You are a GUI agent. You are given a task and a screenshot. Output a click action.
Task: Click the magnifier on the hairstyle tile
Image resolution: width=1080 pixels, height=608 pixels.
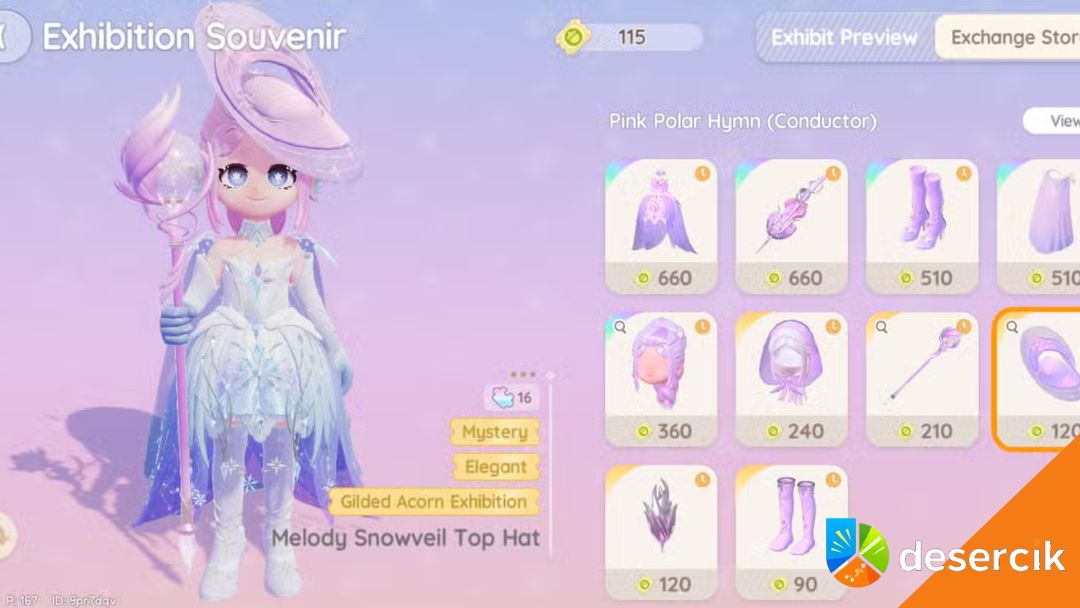coord(620,326)
